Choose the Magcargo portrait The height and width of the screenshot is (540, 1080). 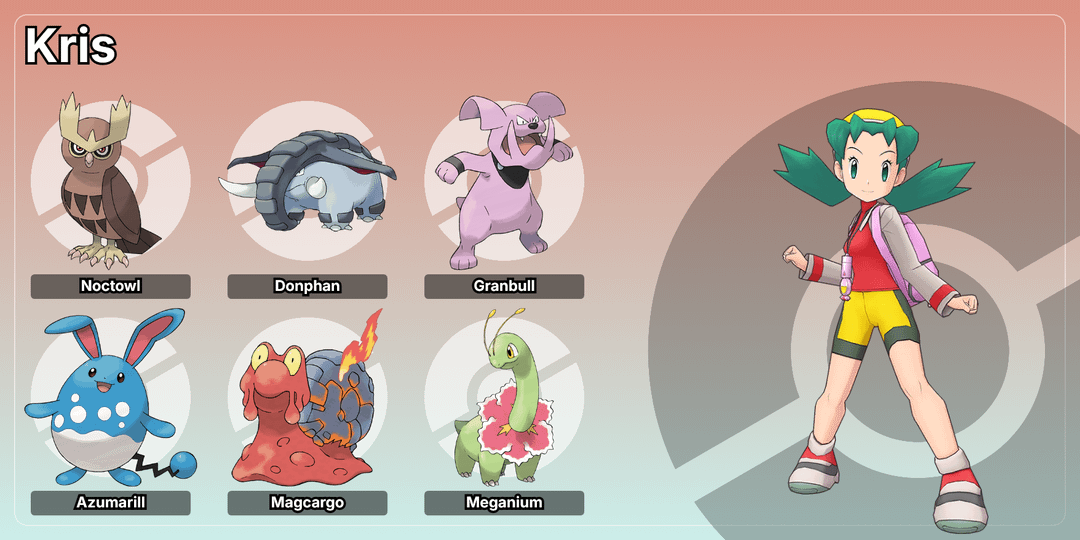point(307,398)
